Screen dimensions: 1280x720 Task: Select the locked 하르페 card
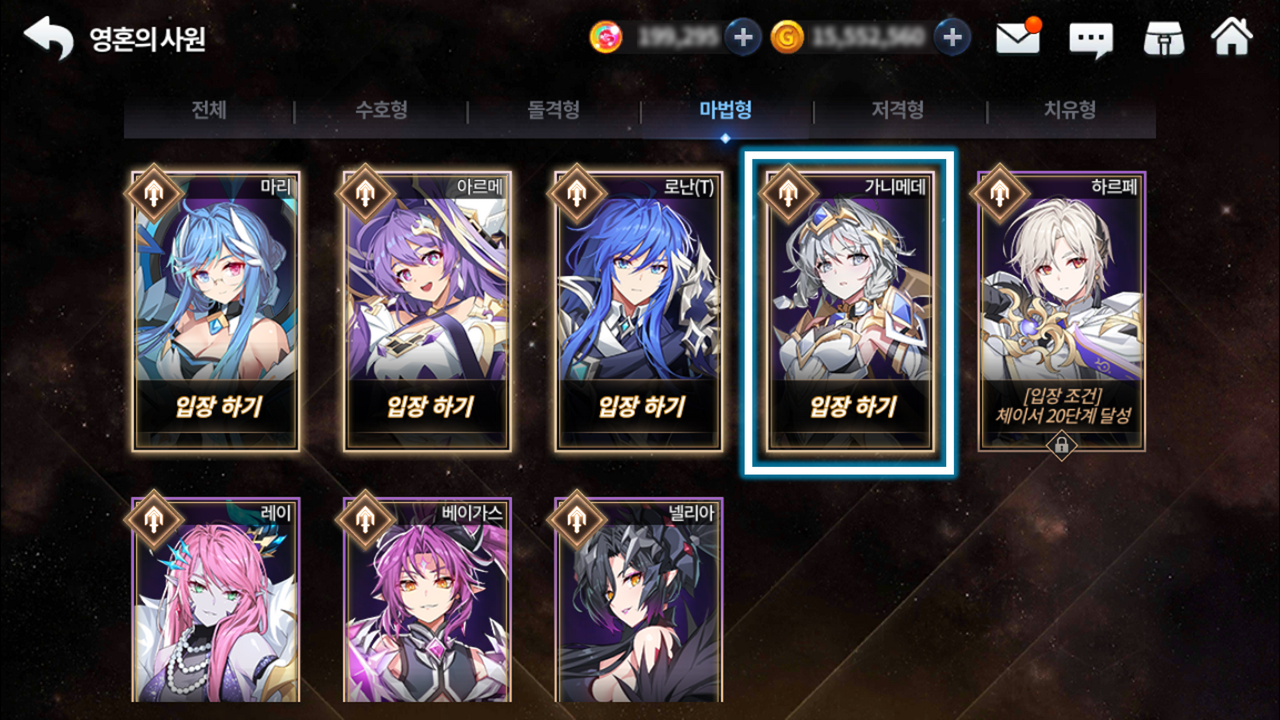(x=1062, y=310)
